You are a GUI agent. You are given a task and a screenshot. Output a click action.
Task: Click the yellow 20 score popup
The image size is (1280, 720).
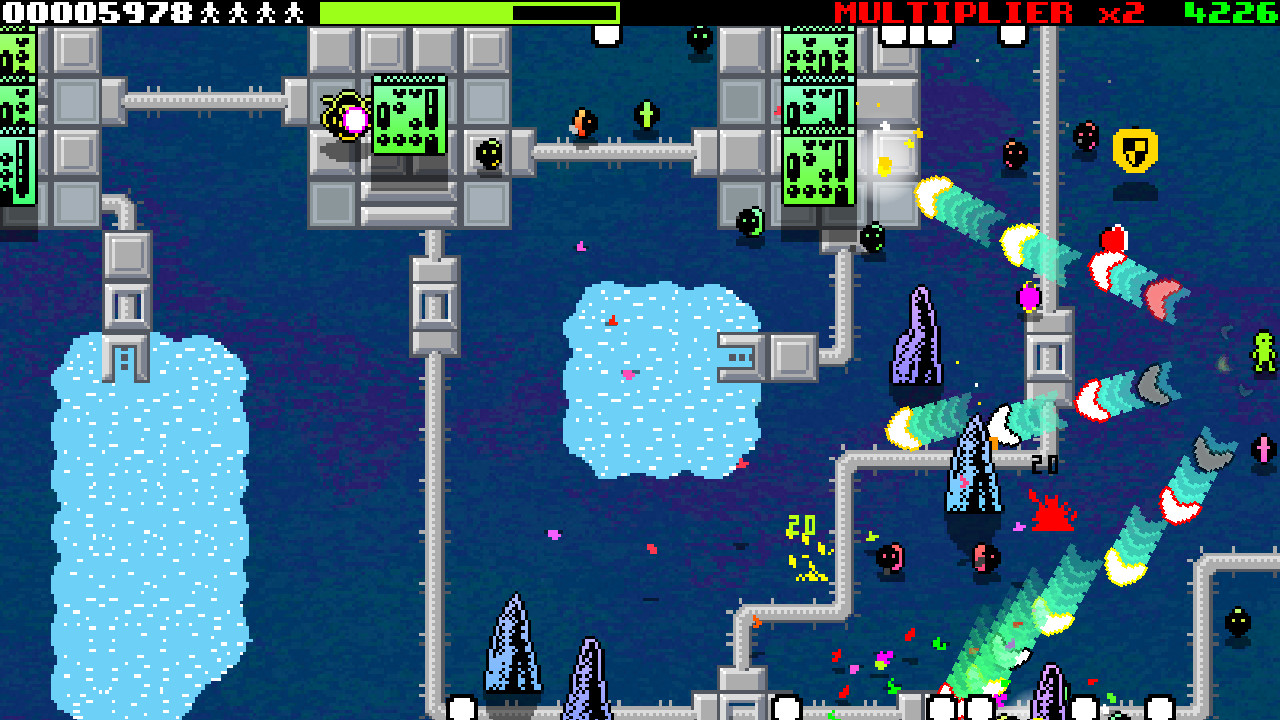(800, 523)
